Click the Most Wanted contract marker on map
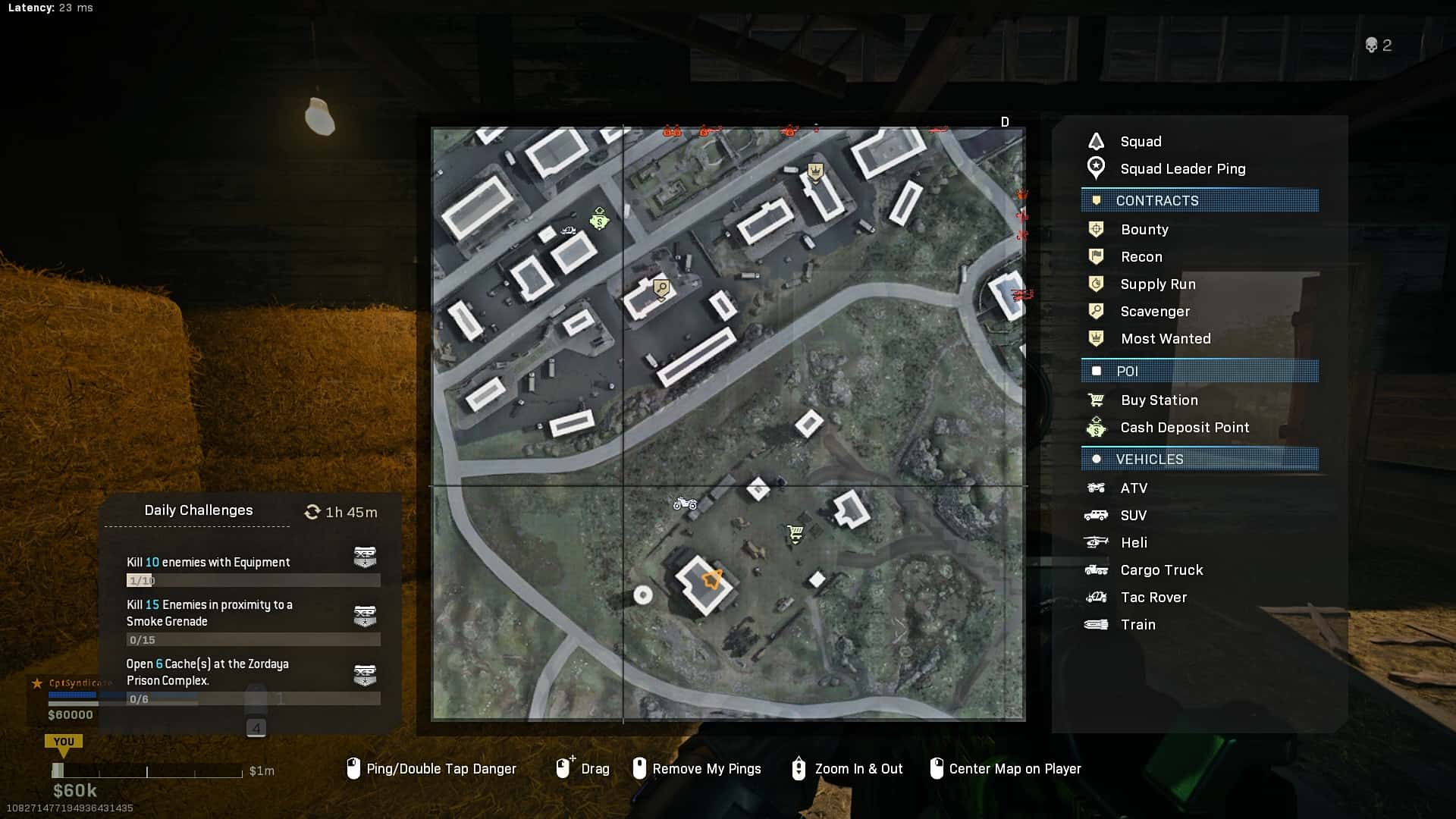Image resolution: width=1456 pixels, height=819 pixels. [815, 172]
